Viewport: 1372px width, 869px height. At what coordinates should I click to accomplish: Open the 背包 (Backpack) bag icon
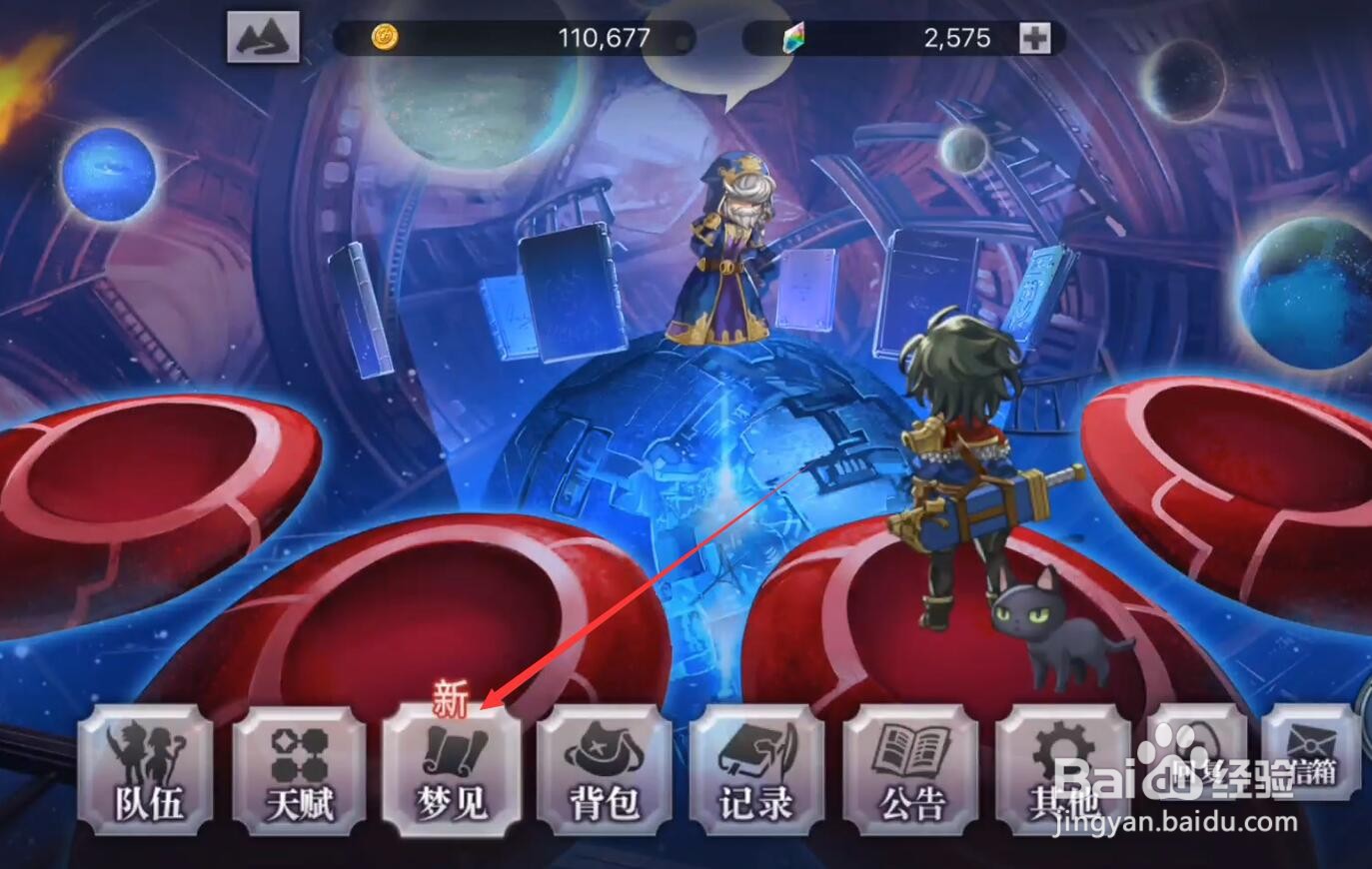tap(605, 777)
